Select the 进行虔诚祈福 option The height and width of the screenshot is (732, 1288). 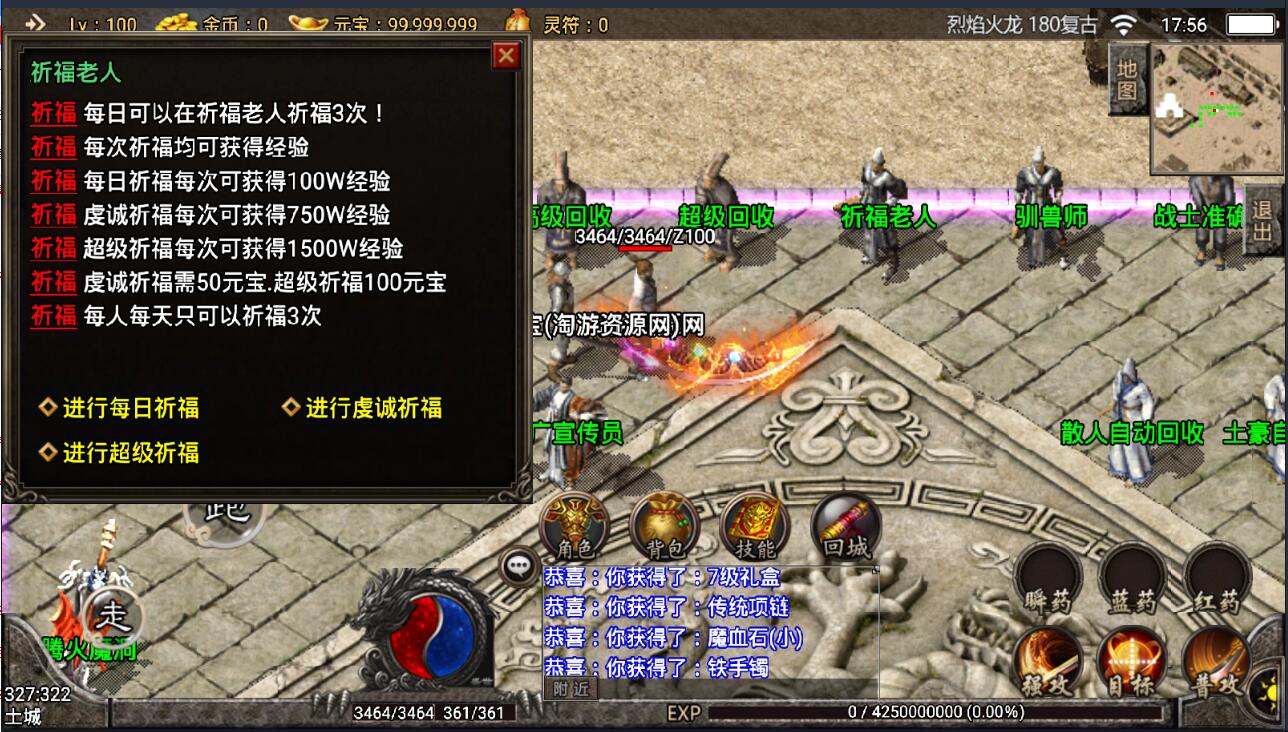point(373,408)
